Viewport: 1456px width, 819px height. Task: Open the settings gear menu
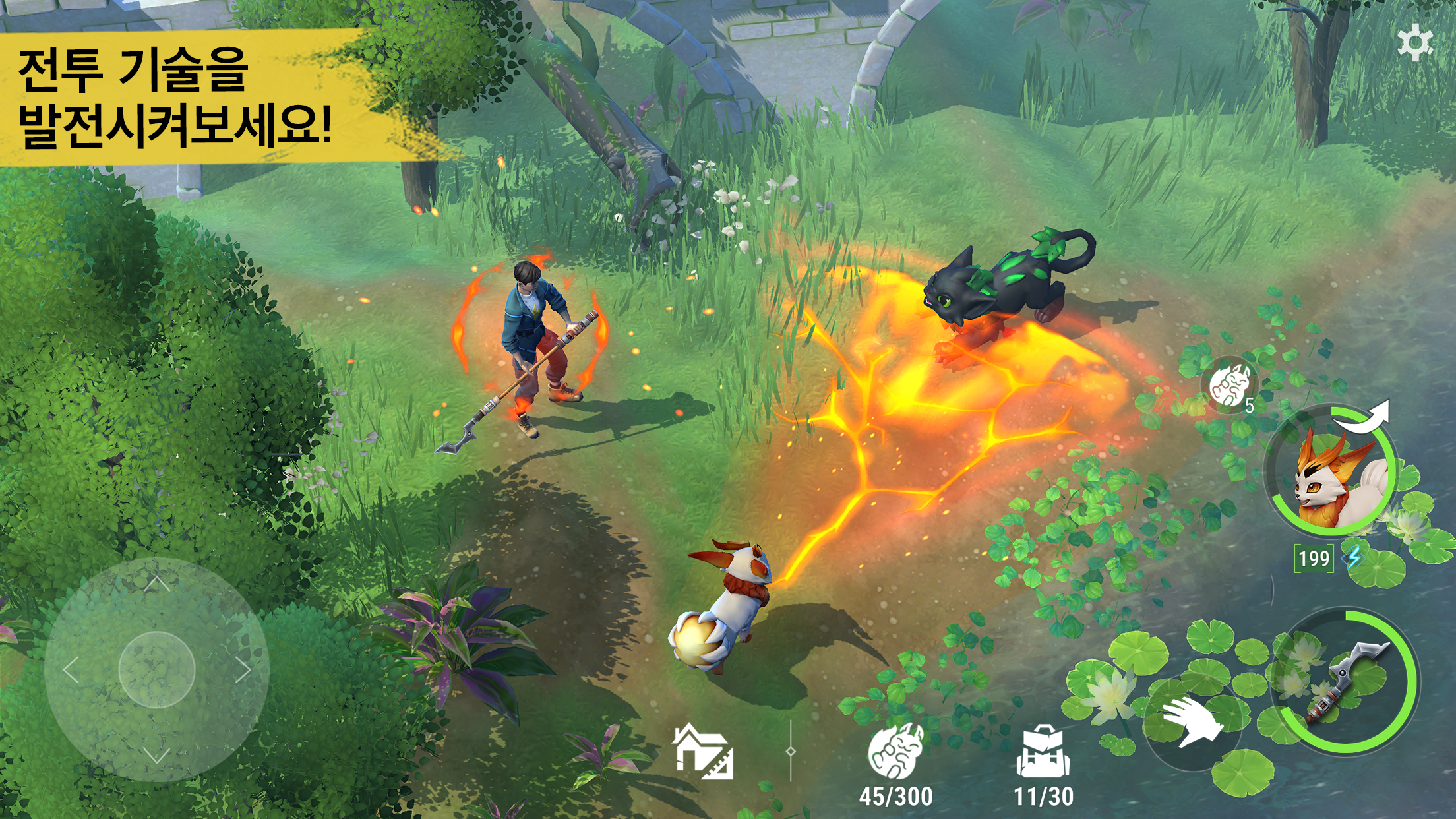pos(1414,43)
